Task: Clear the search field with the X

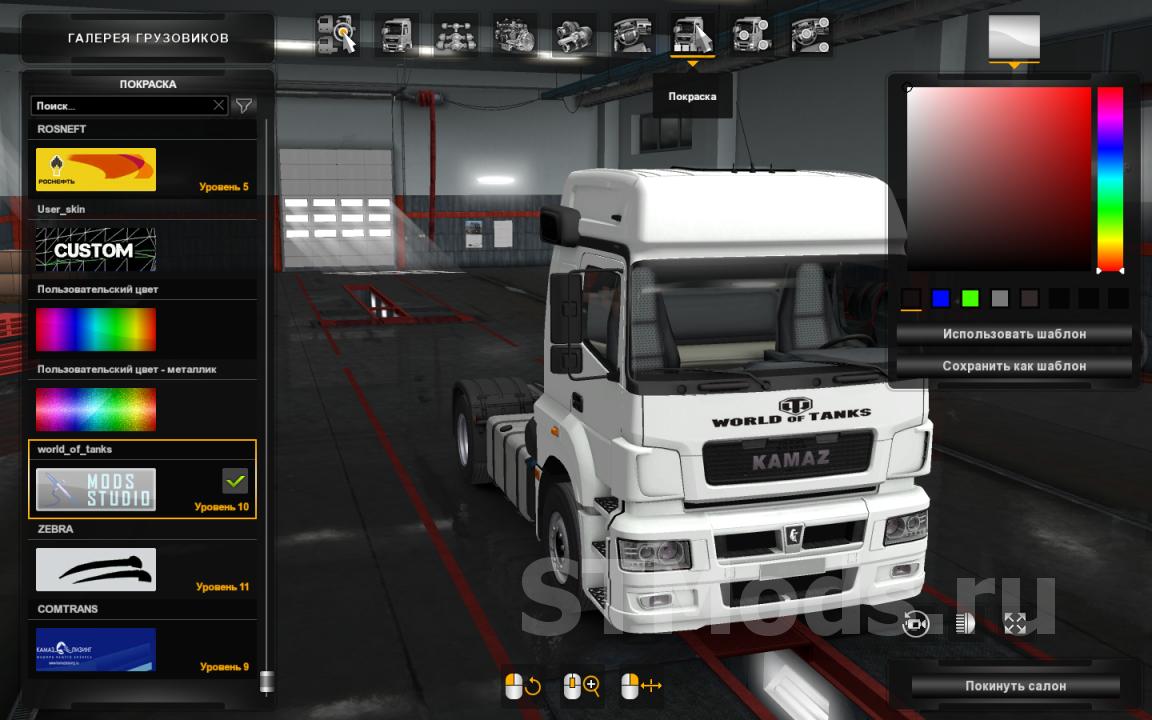Action: 219,105
